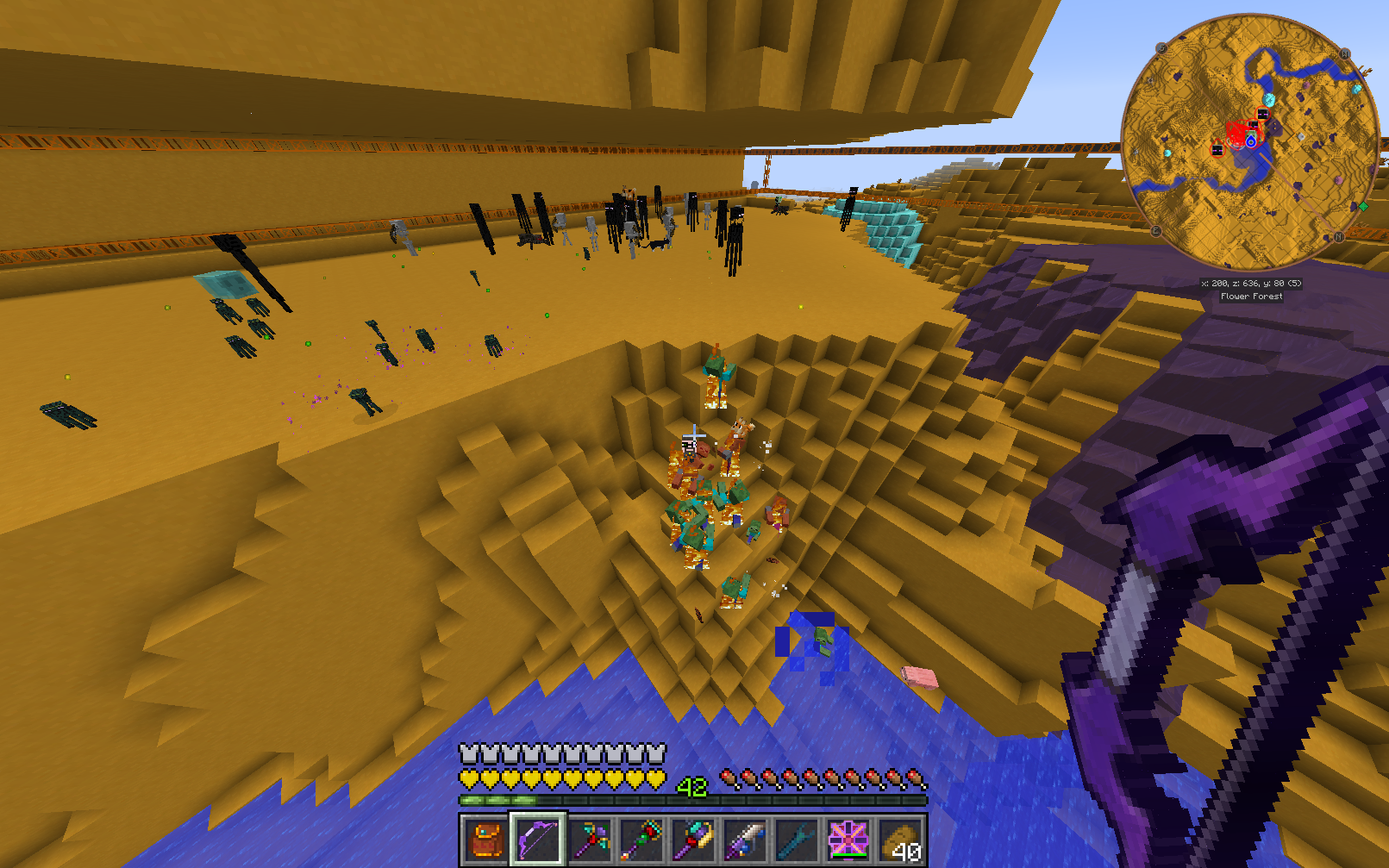Select the purple bow hotbar slot
1389x868 pixels.
(538, 840)
